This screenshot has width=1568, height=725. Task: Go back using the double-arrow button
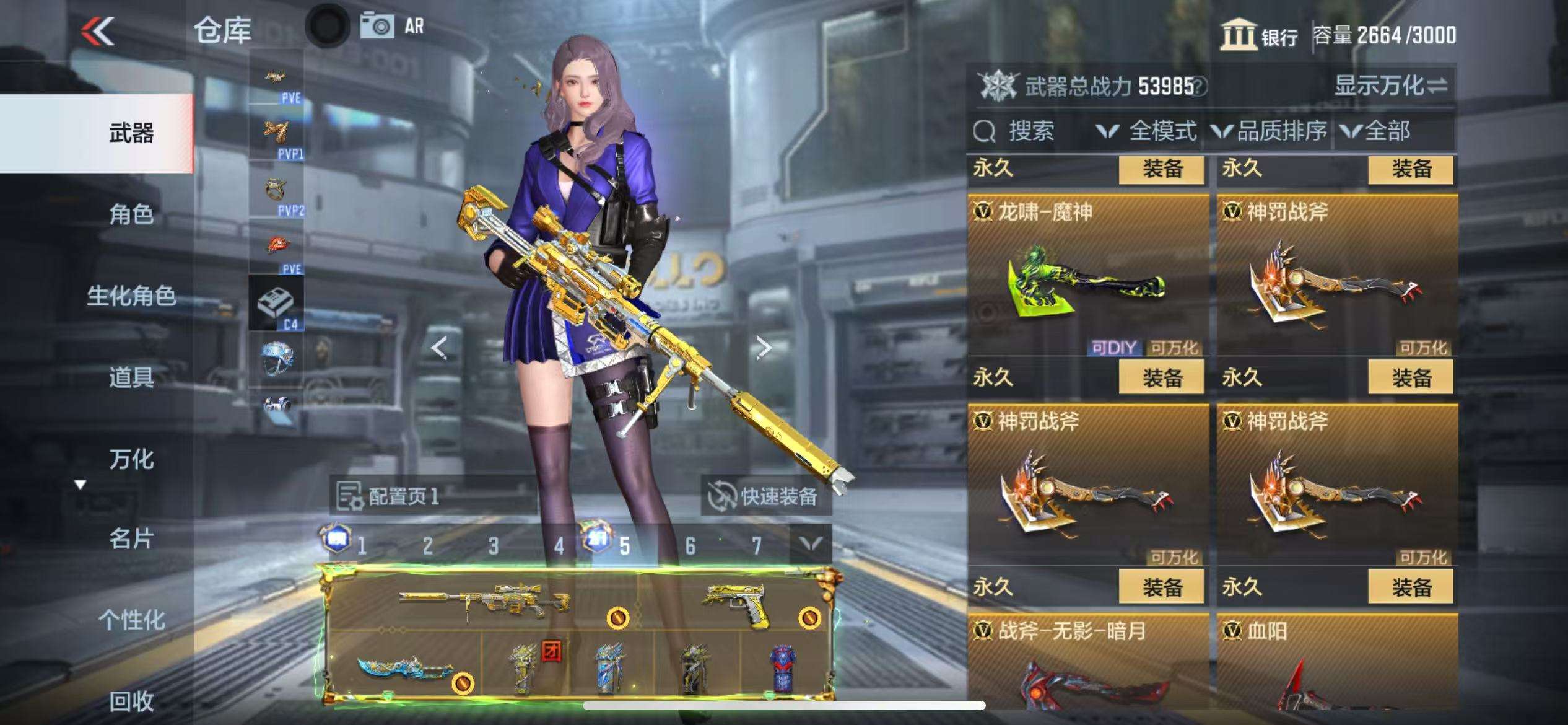tap(98, 31)
